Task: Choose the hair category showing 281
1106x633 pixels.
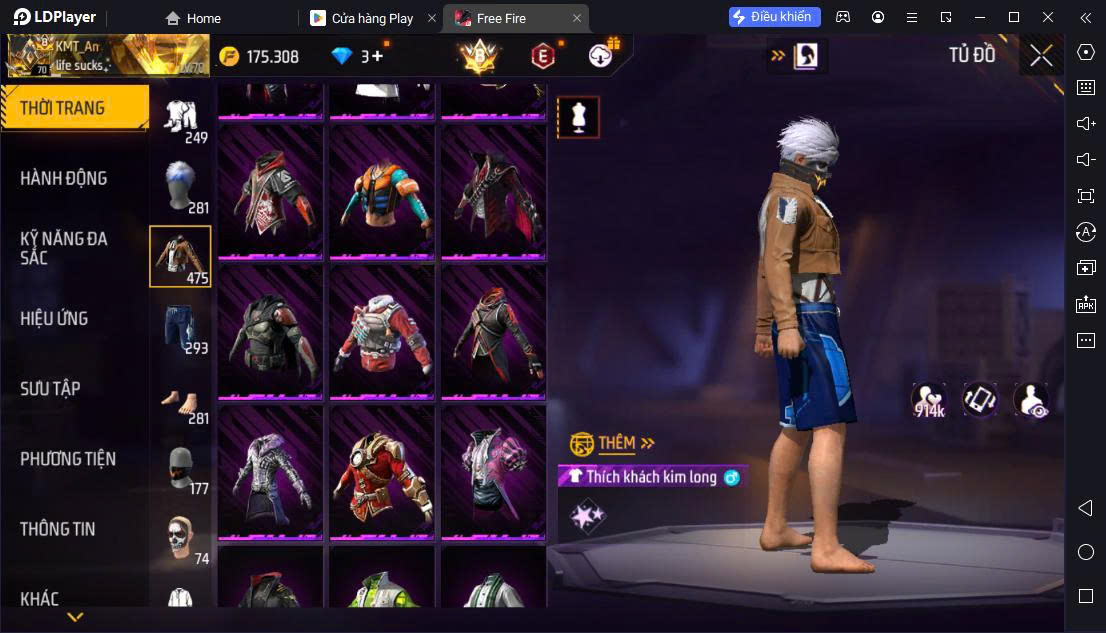Action: [181, 187]
